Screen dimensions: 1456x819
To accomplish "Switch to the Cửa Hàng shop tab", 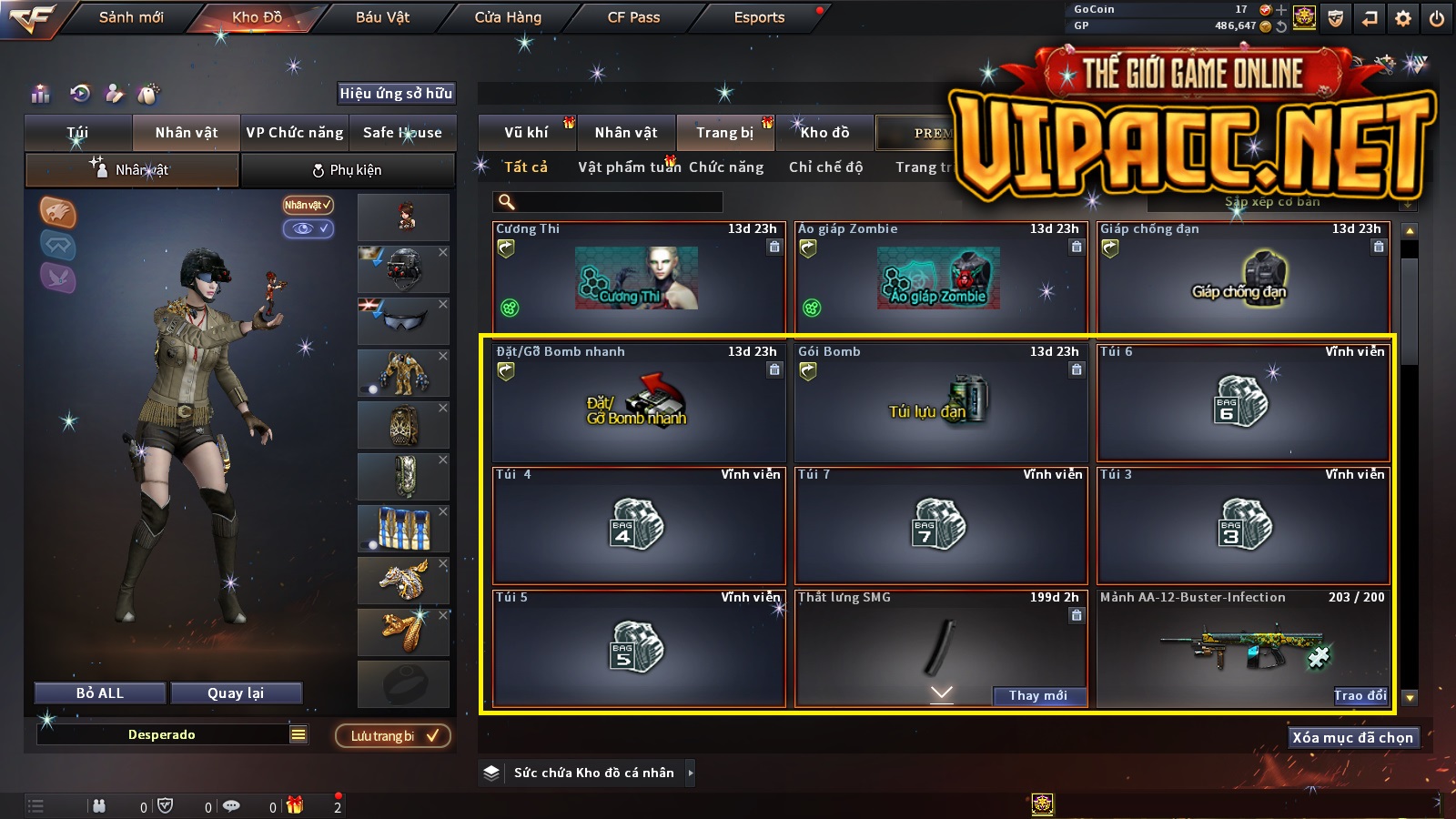I will click(508, 17).
